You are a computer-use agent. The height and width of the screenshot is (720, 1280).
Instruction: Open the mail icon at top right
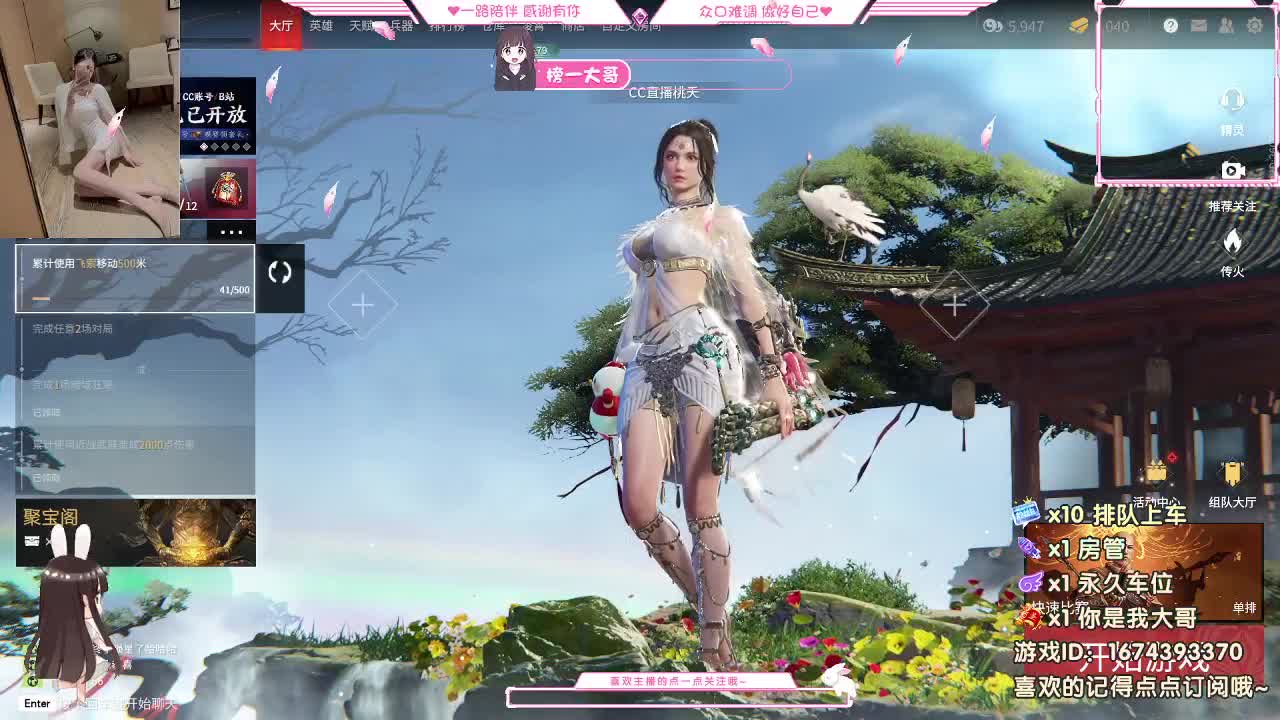pyautogui.click(x=1198, y=25)
